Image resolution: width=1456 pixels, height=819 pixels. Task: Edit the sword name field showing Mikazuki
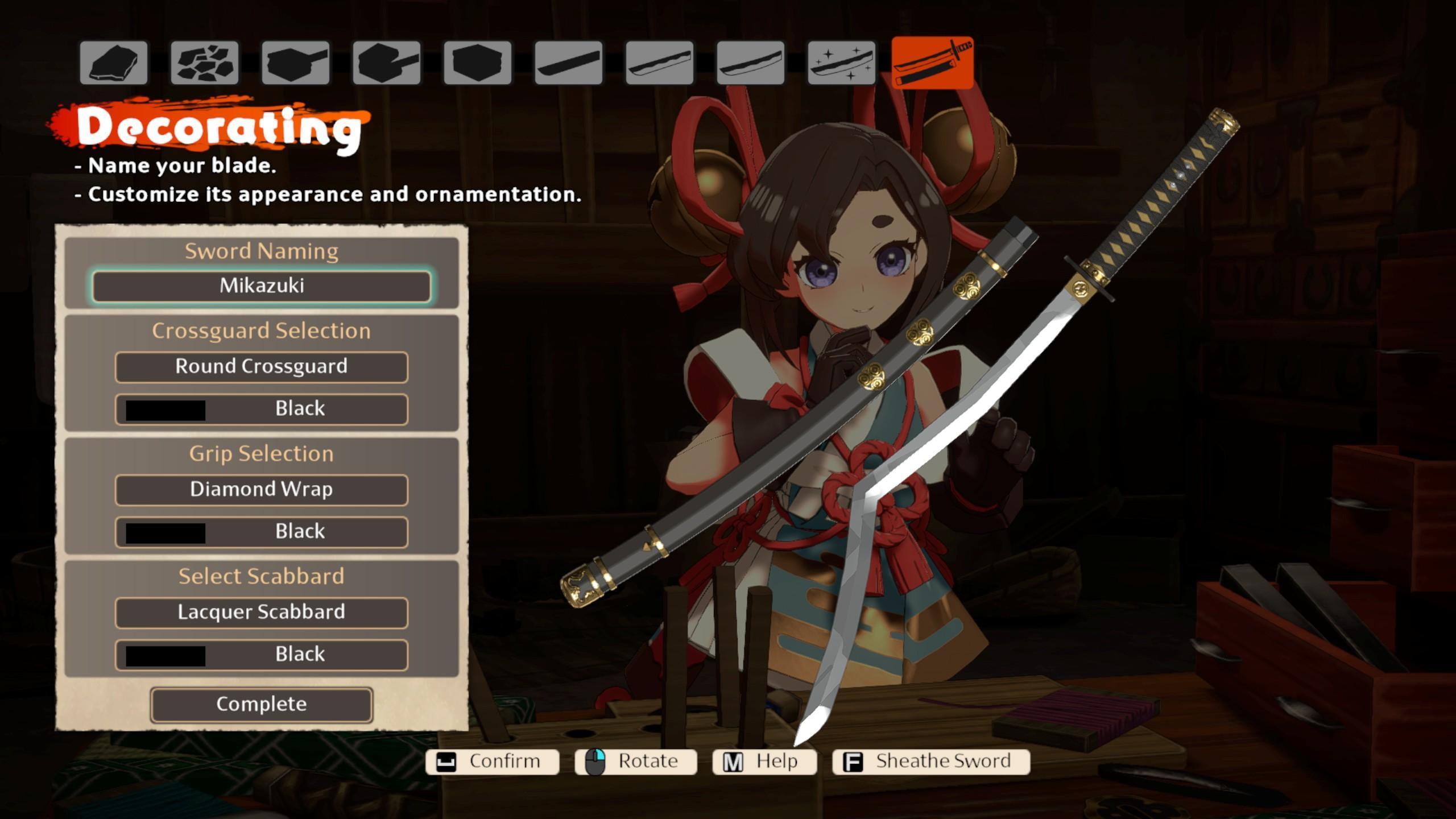tap(262, 286)
